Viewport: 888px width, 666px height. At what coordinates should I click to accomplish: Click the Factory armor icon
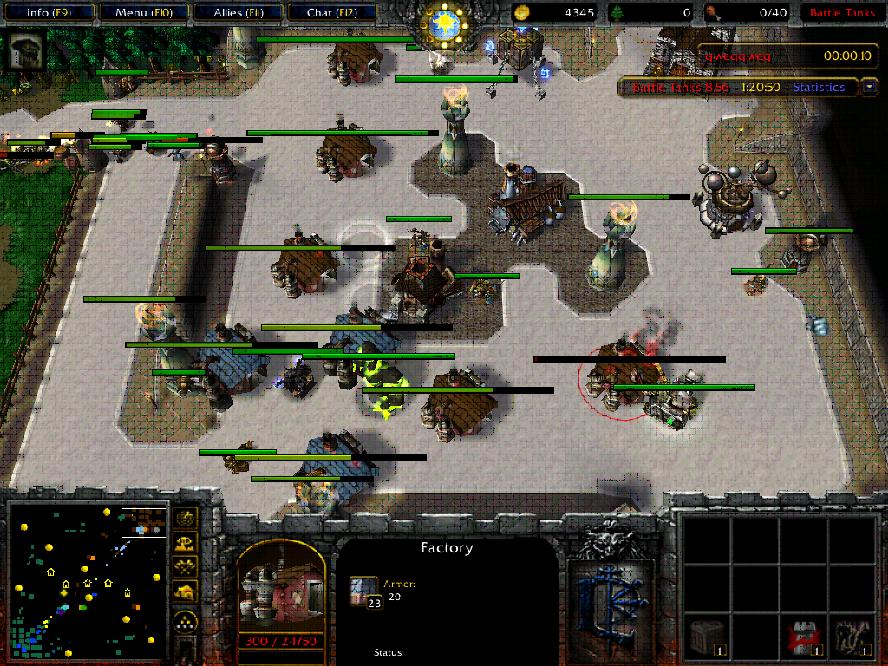pos(363,591)
